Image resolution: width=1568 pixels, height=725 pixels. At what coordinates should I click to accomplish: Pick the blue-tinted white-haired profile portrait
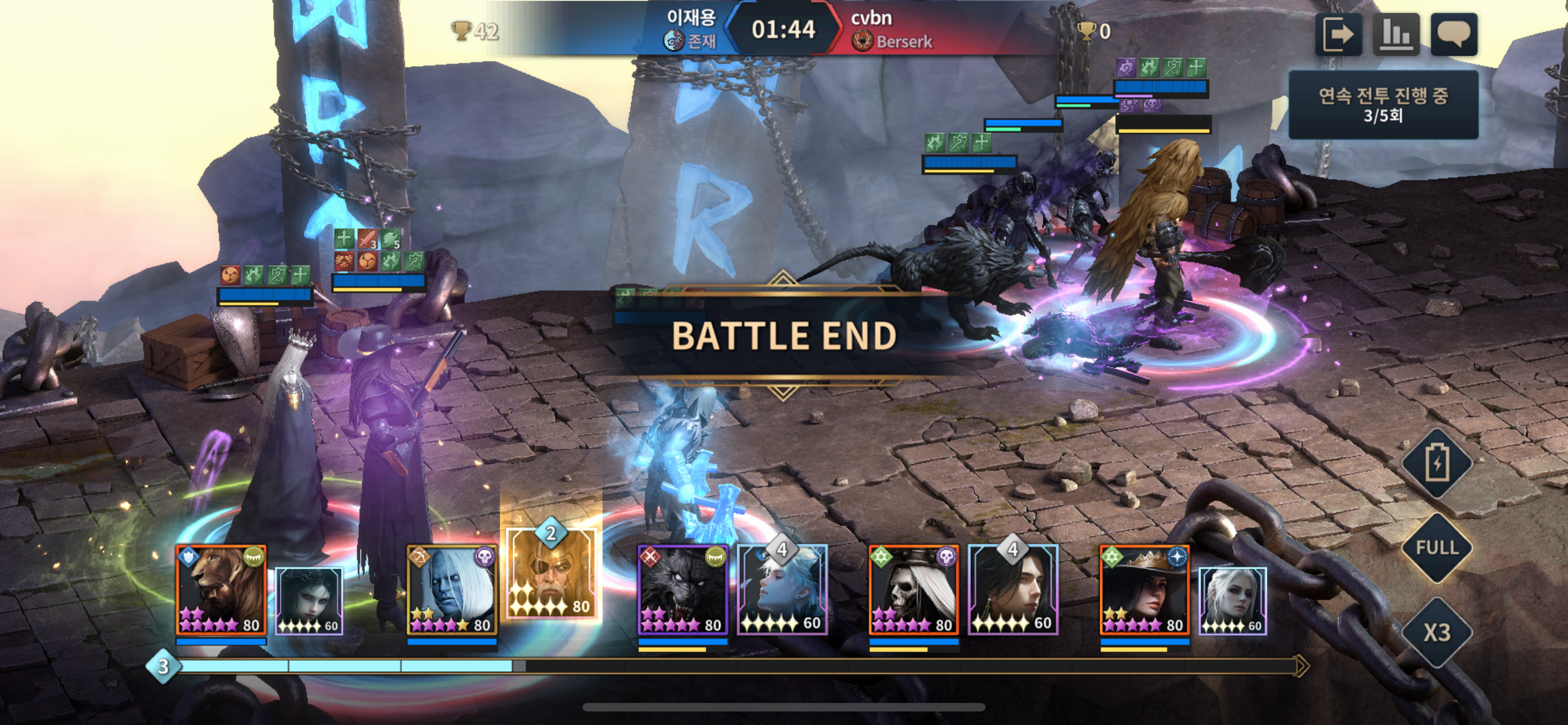[782, 591]
